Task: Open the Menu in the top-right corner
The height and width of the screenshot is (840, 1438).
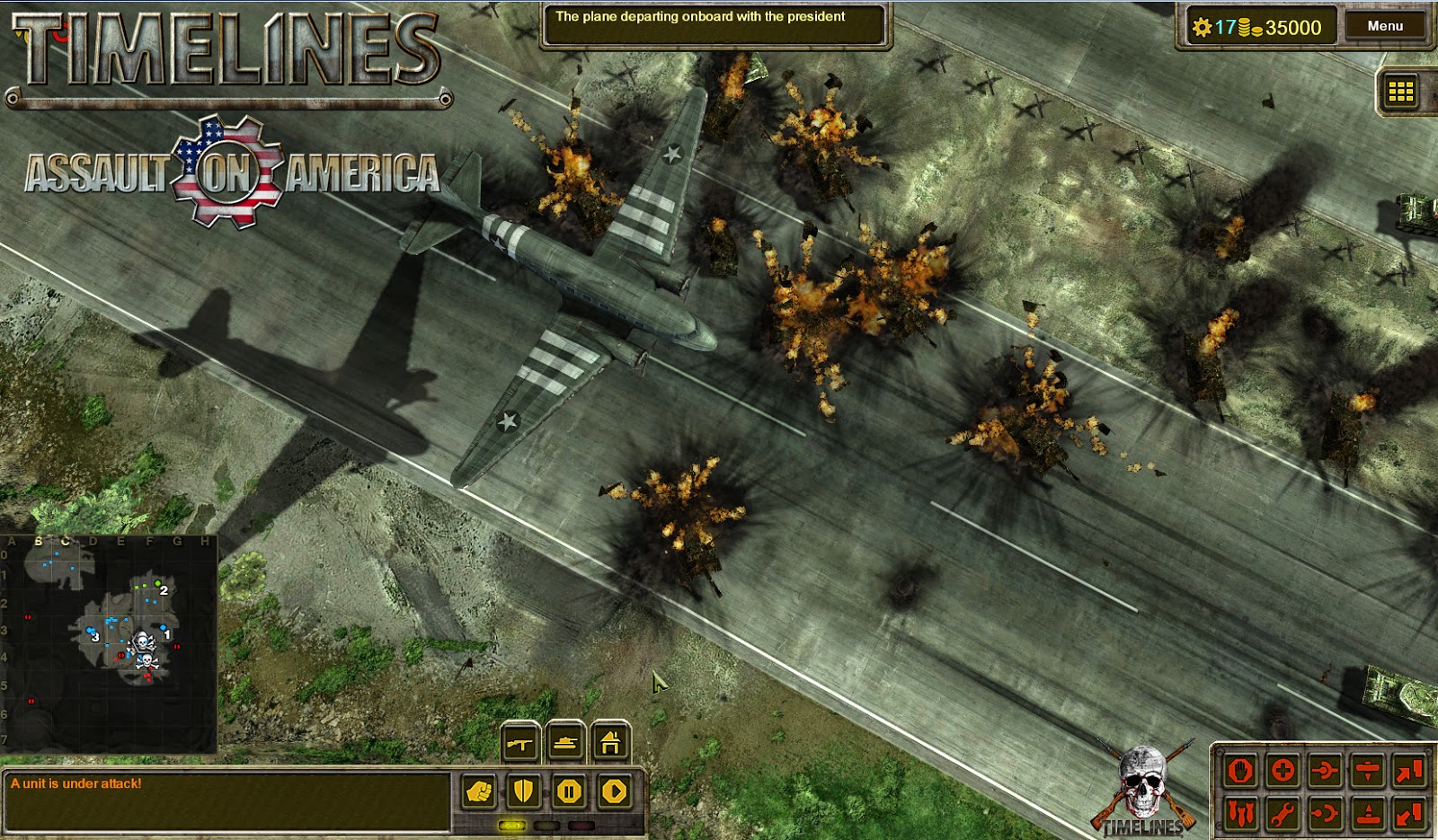Action: click(x=1387, y=26)
